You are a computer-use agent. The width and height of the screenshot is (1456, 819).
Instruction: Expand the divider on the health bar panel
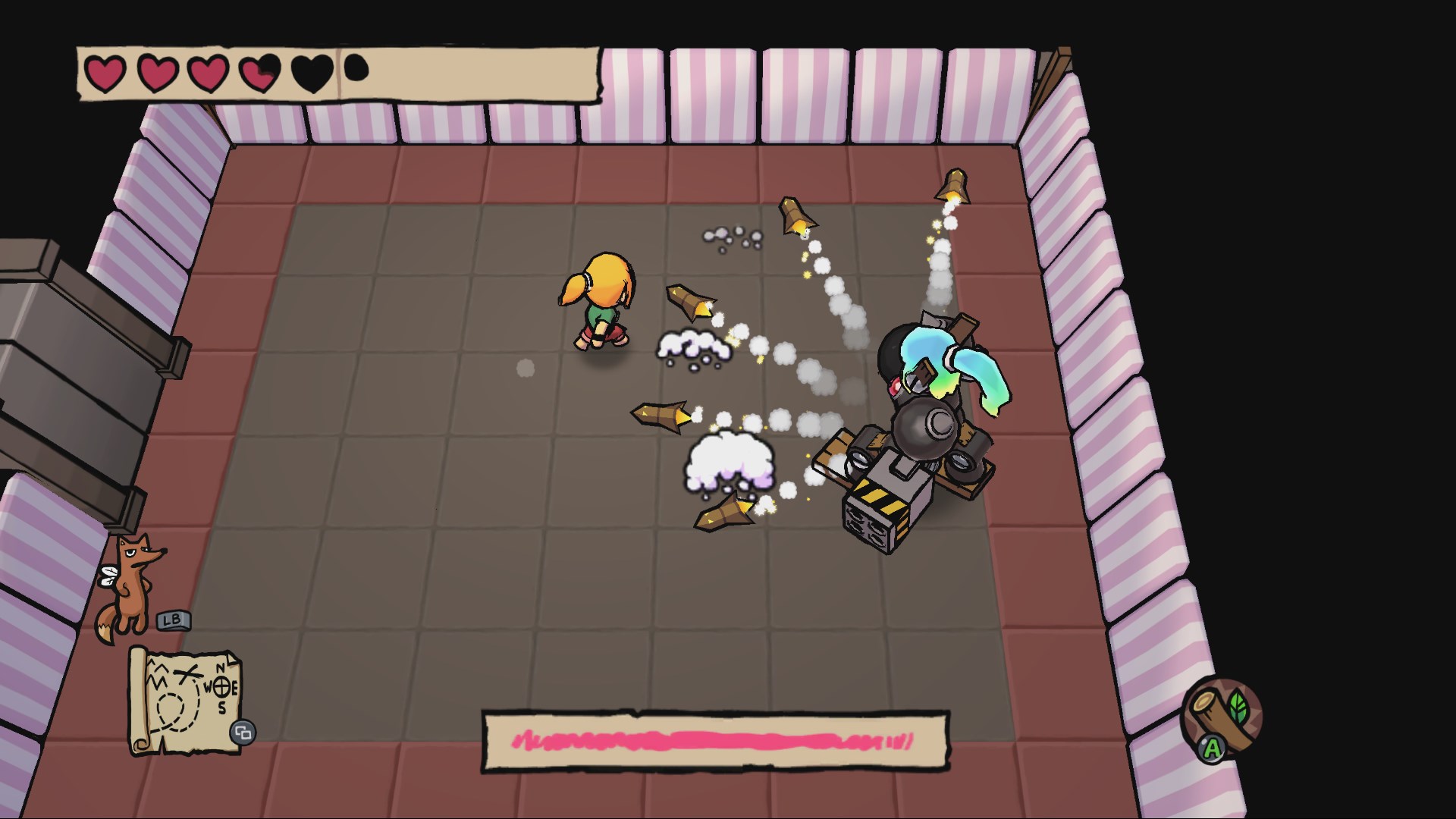coord(337,74)
